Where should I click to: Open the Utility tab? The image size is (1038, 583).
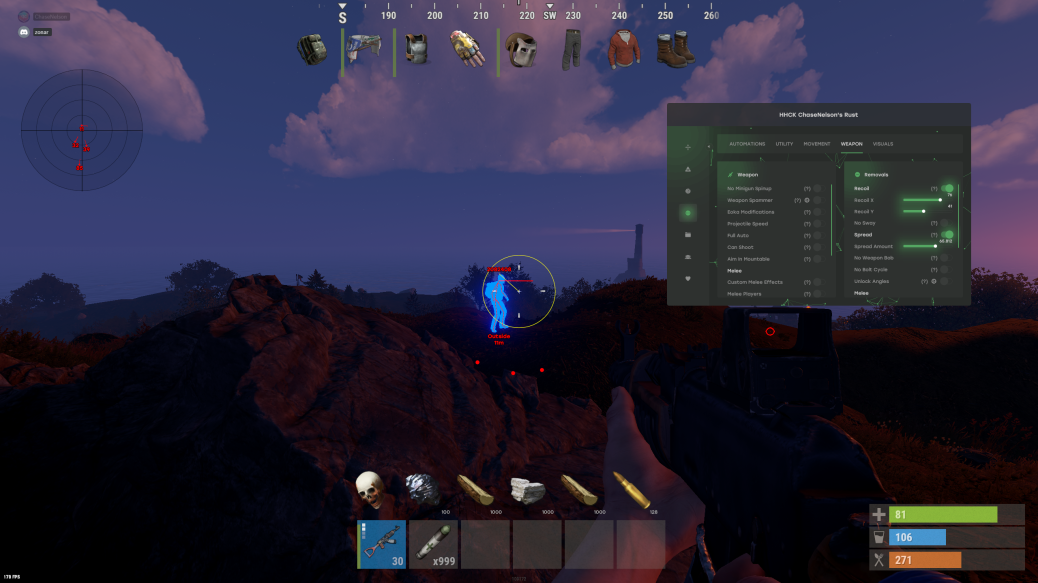point(784,144)
